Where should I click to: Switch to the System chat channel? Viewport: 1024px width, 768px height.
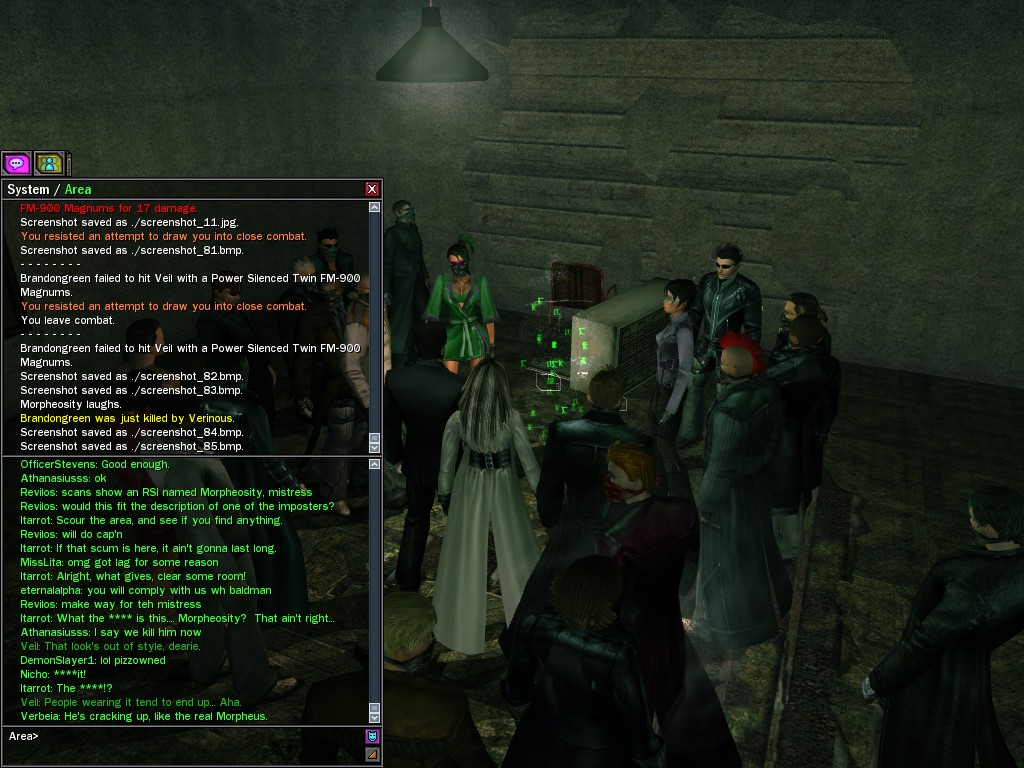28,189
